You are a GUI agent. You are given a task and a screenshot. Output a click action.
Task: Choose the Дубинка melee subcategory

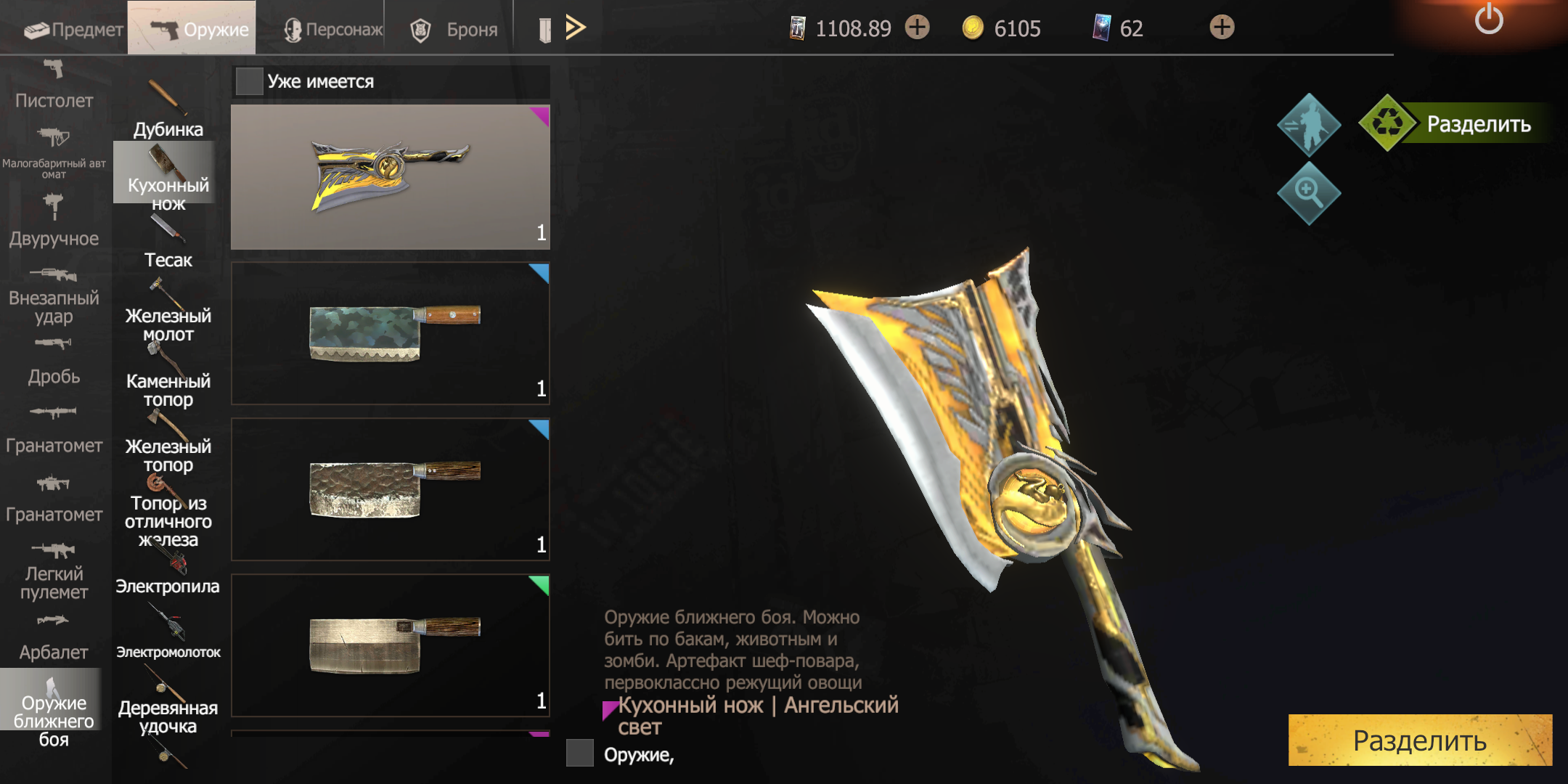[x=168, y=110]
